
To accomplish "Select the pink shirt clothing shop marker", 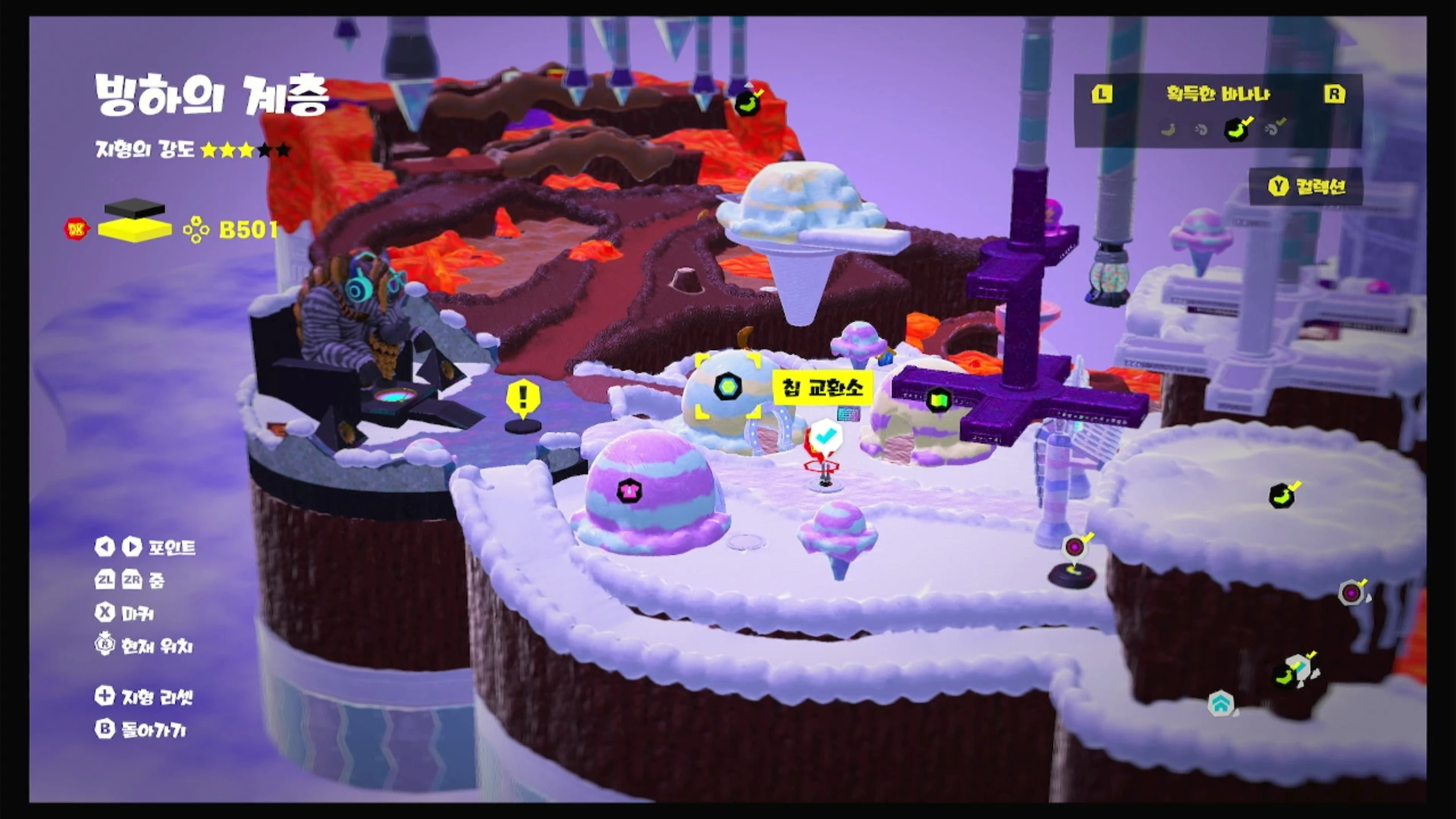I will pos(629,489).
